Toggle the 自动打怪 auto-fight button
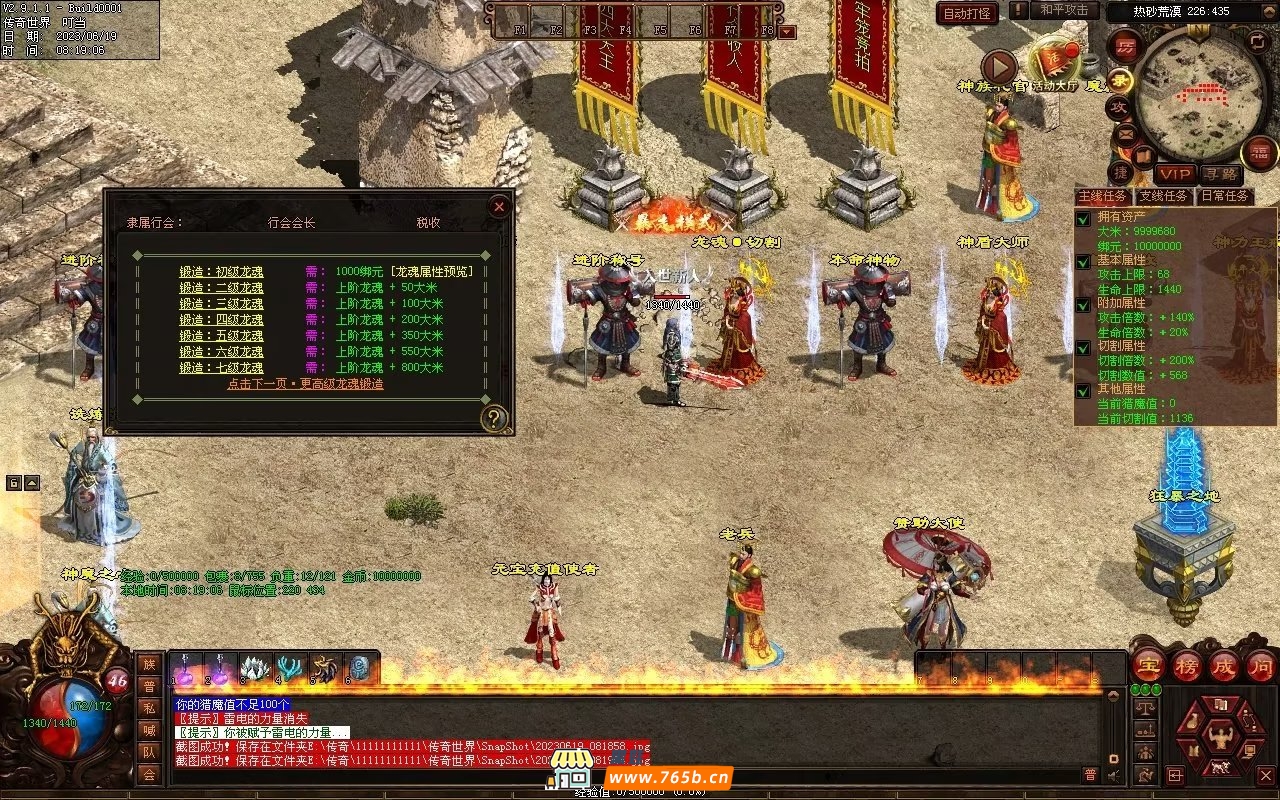The width and height of the screenshot is (1280, 800). click(967, 14)
